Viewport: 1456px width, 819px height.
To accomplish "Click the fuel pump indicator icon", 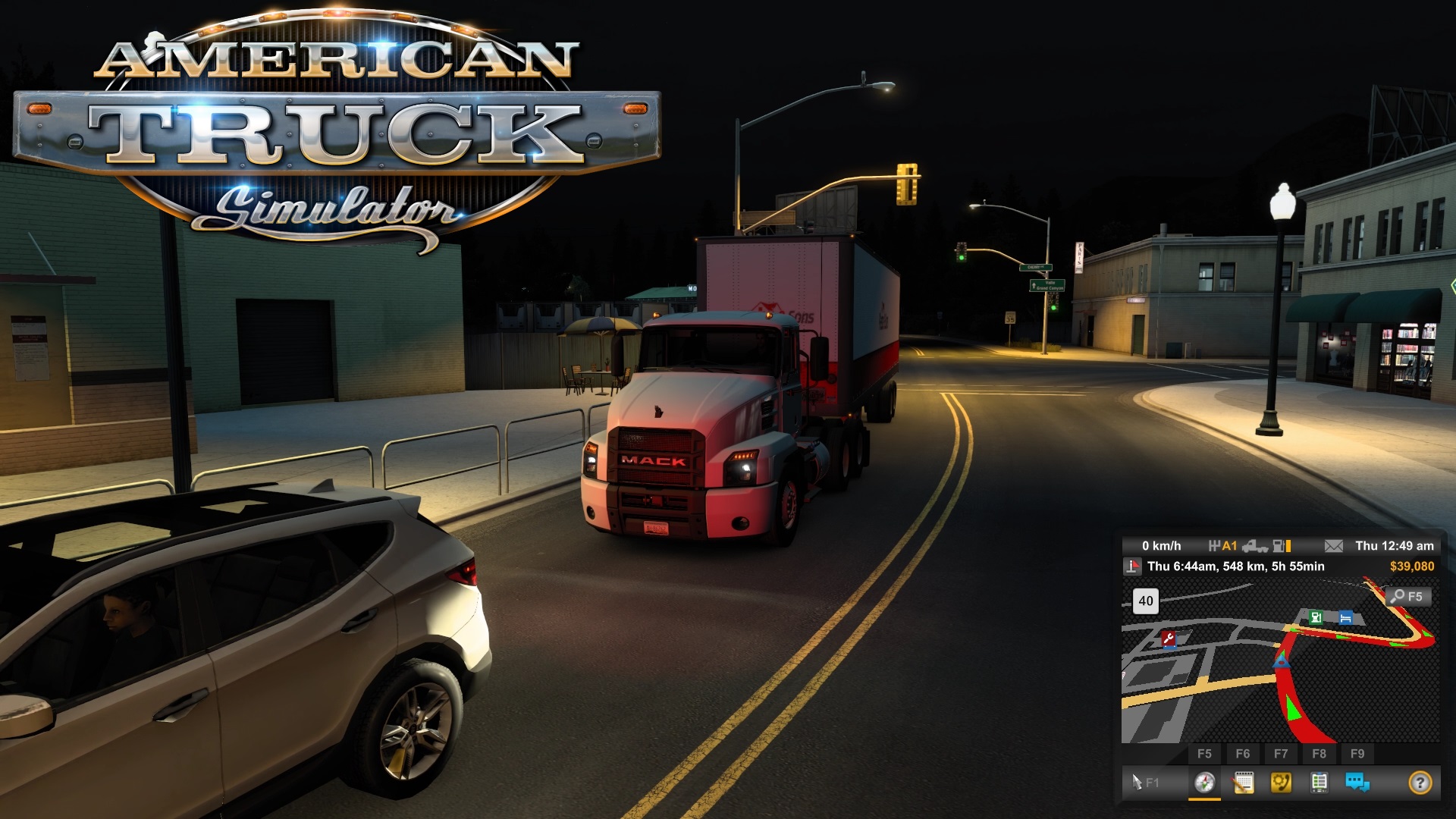I will (x=1279, y=548).
